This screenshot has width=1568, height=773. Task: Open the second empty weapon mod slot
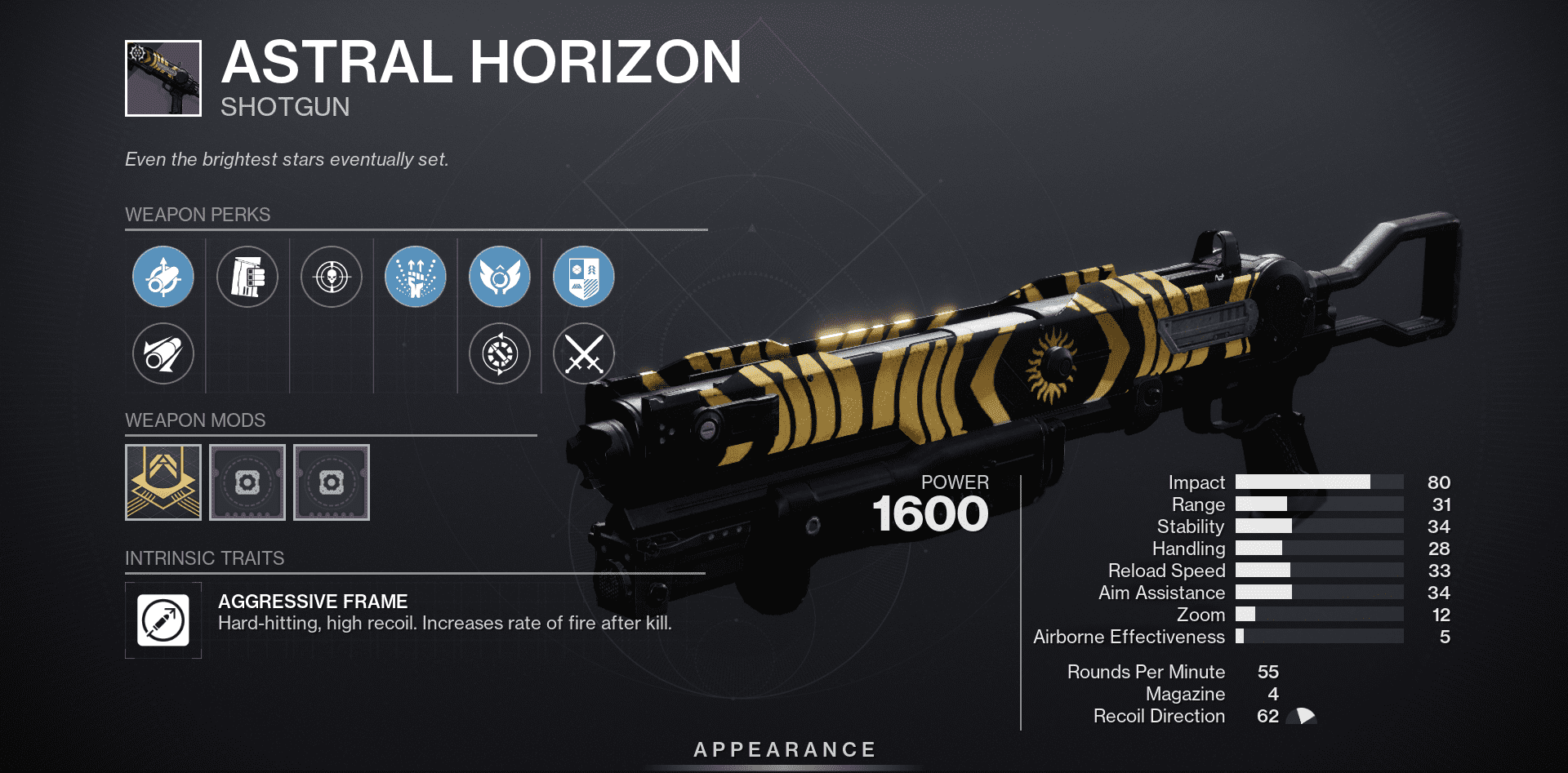click(x=332, y=482)
